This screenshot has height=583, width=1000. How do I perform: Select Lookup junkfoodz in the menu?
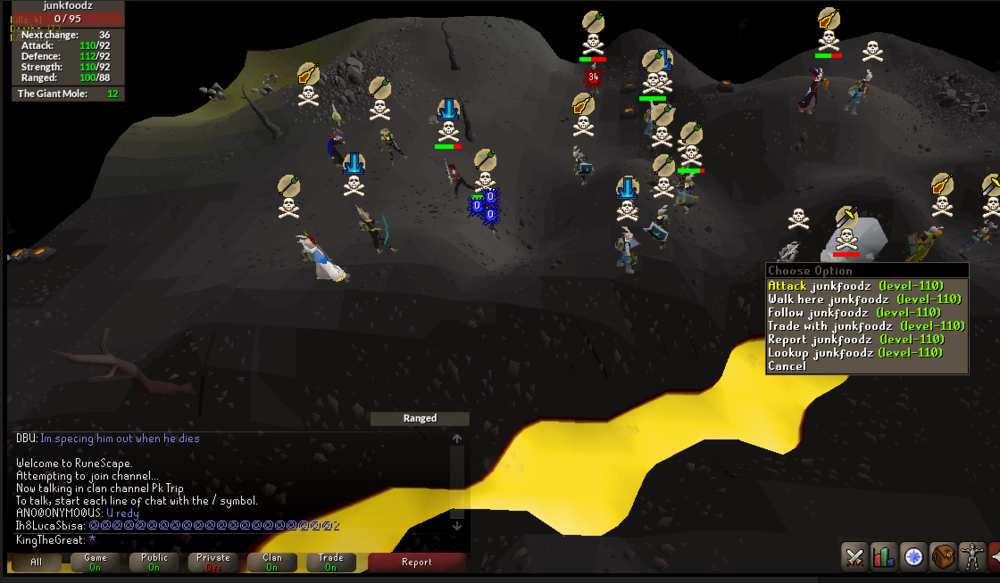(855, 352)
